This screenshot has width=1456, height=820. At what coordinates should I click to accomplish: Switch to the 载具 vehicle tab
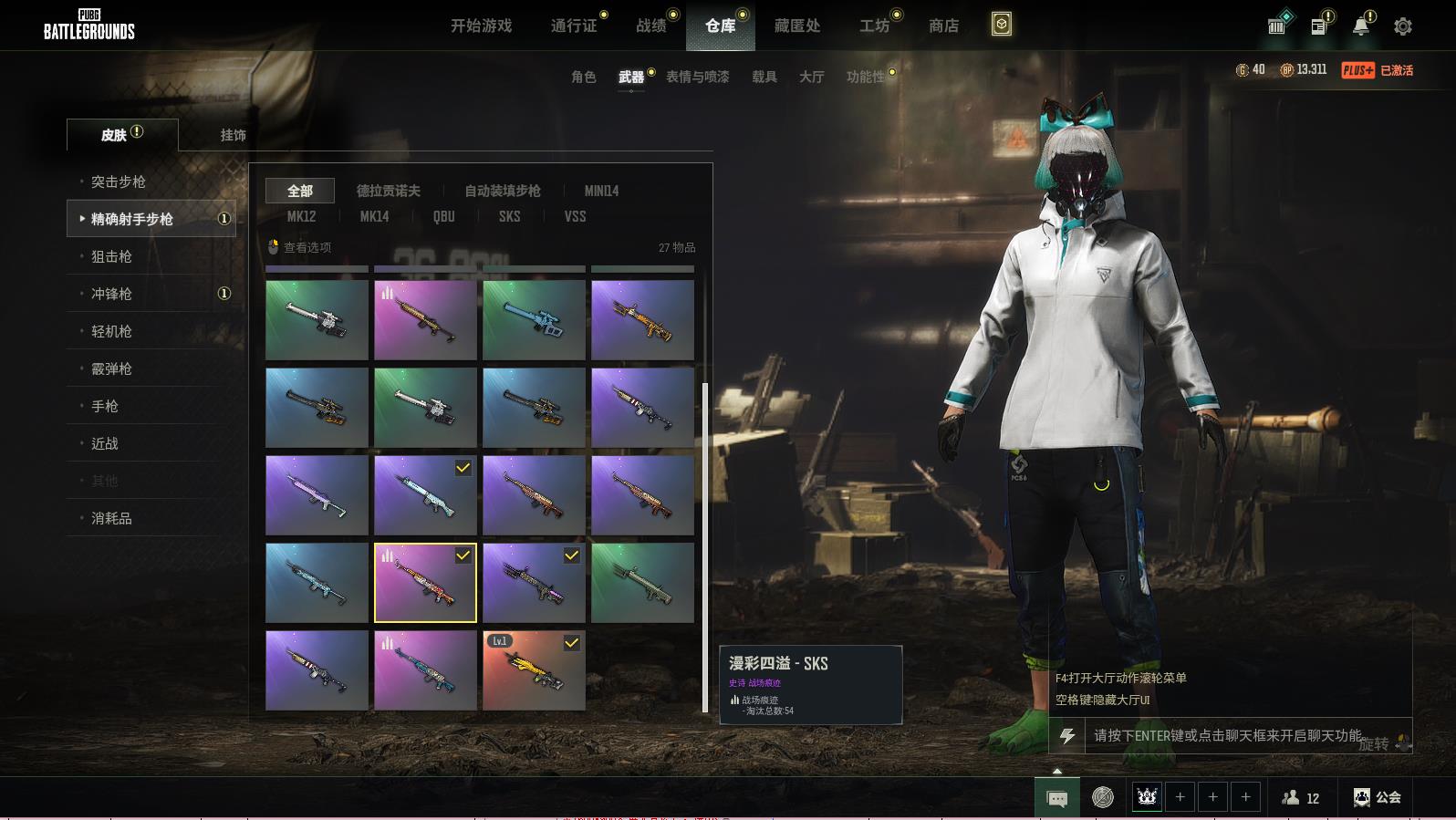tap(764, 77)
